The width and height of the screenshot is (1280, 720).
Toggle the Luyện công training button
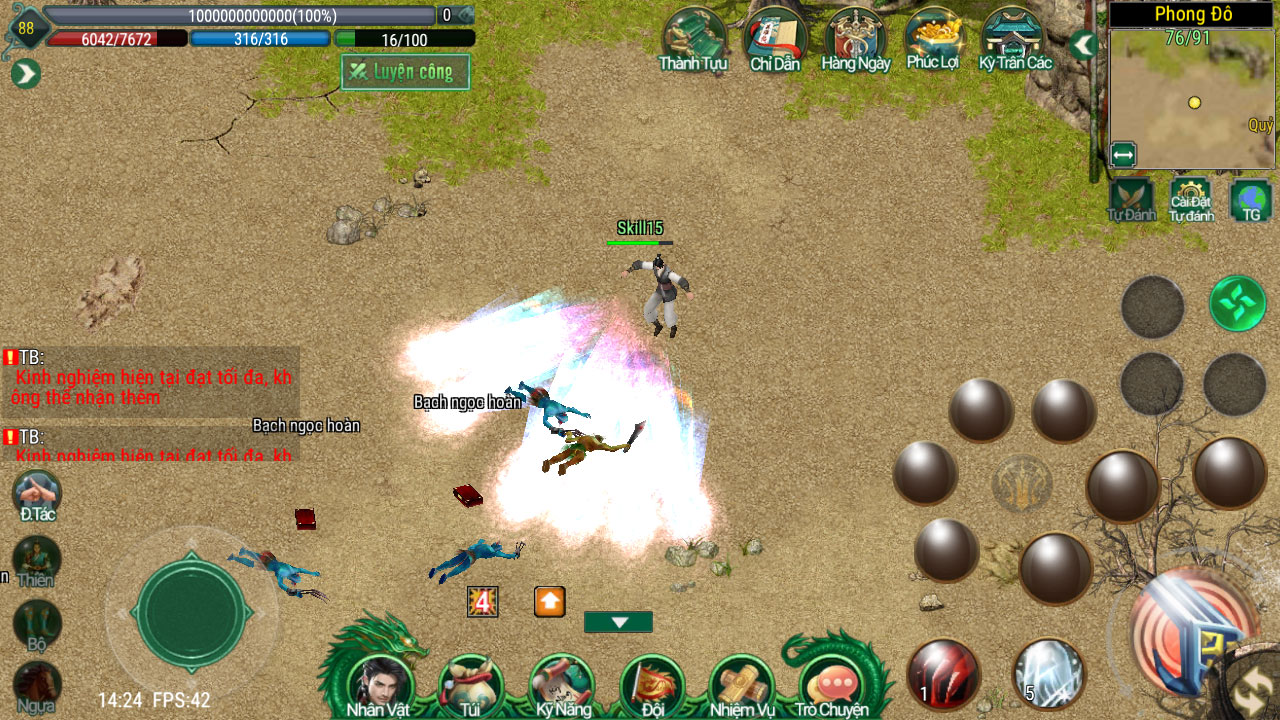(x=405, y=72)
